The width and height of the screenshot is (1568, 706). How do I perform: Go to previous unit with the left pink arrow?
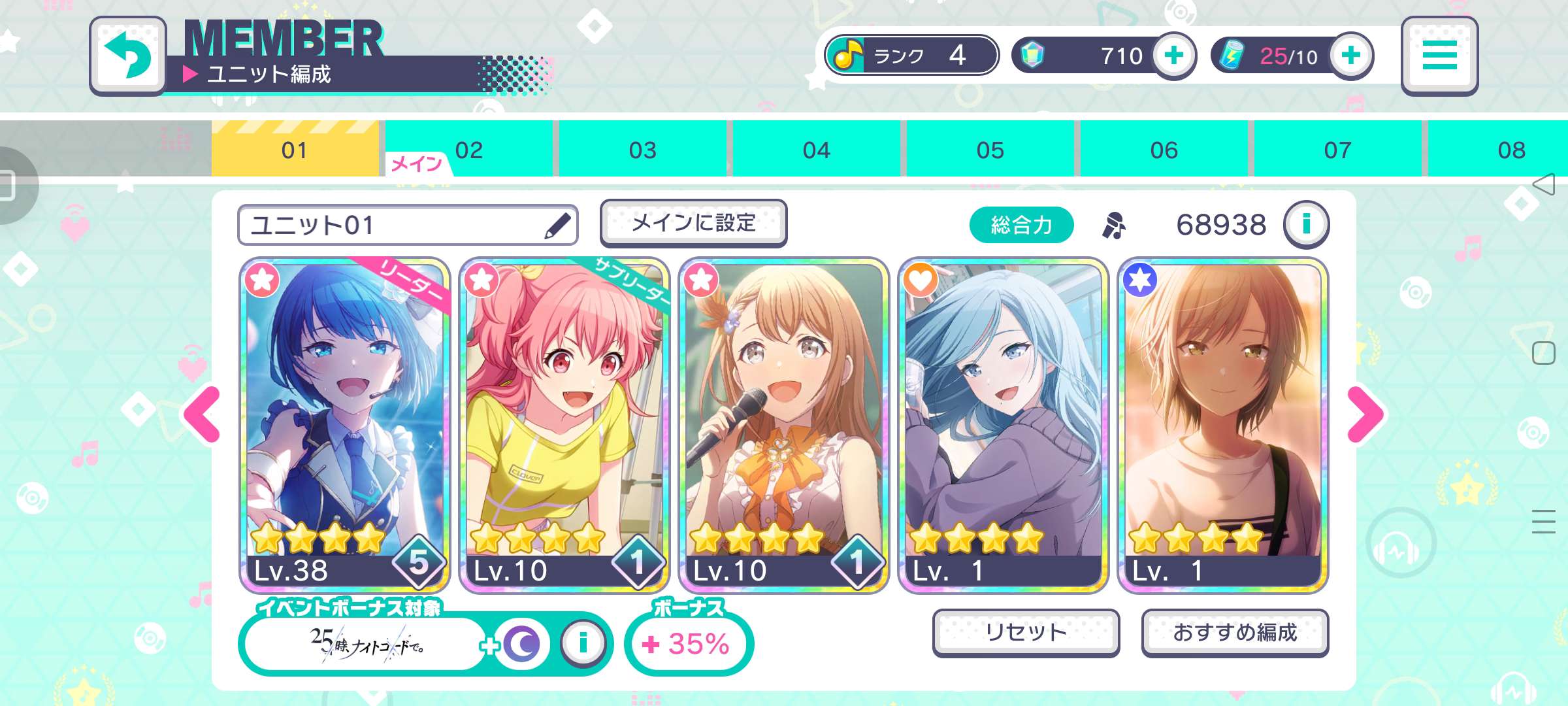click(203, 414)
